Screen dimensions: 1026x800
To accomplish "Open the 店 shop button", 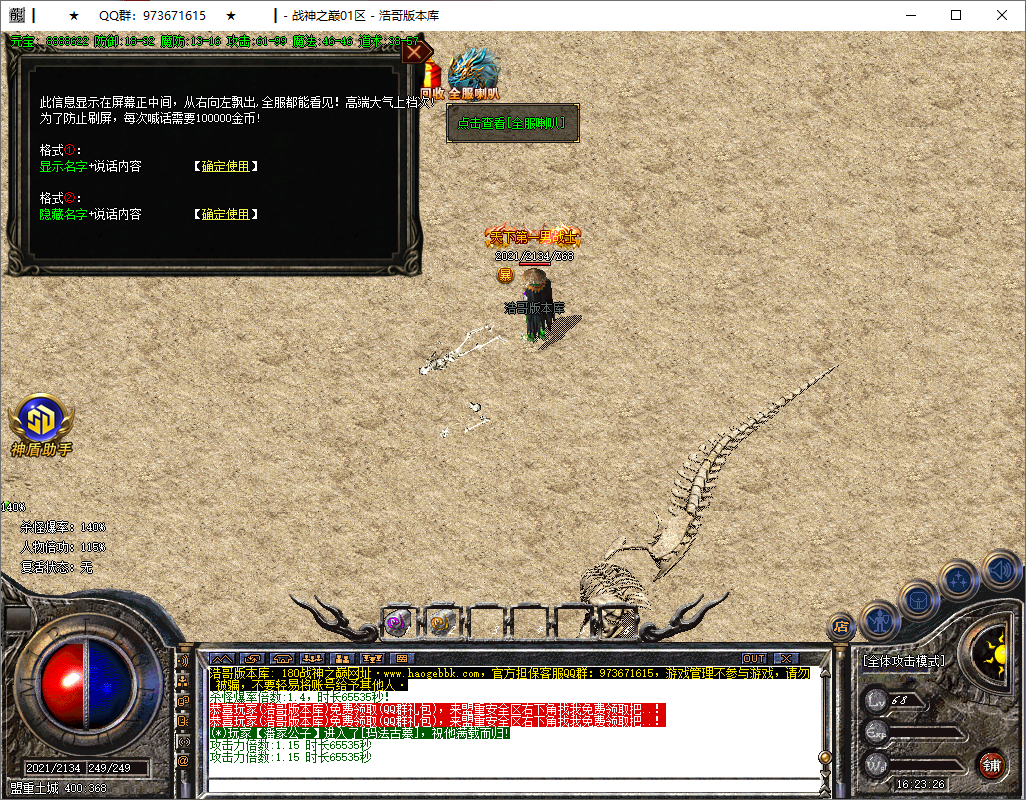I will 841,627.
